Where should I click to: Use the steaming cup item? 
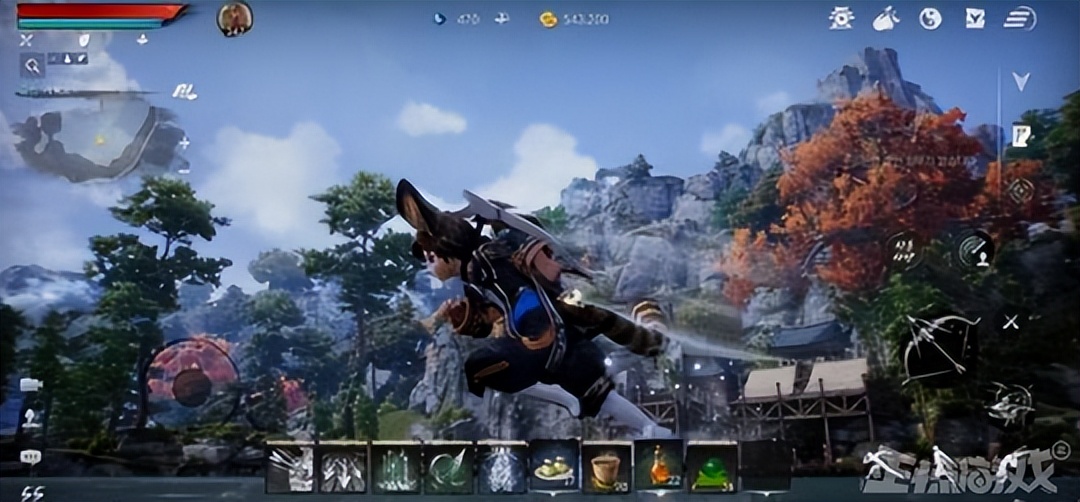click(606, 467)
